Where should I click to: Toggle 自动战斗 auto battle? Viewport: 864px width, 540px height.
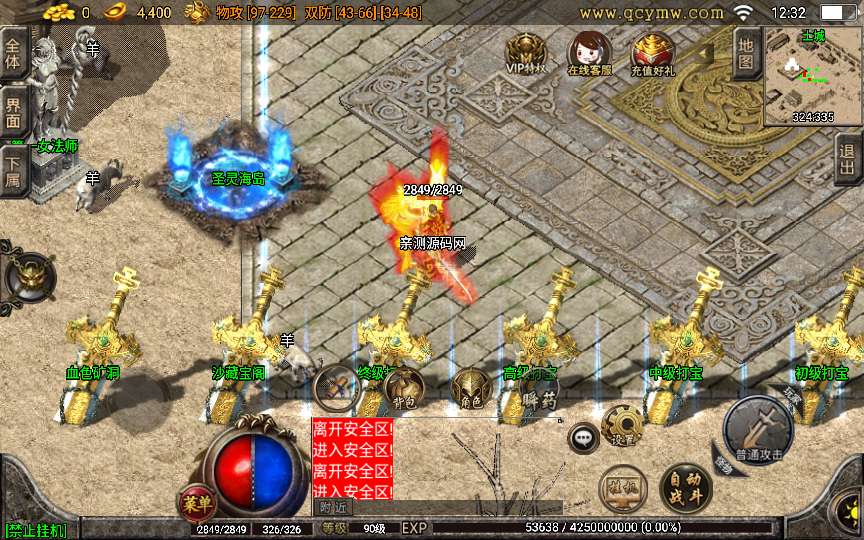tap(685, 487)
